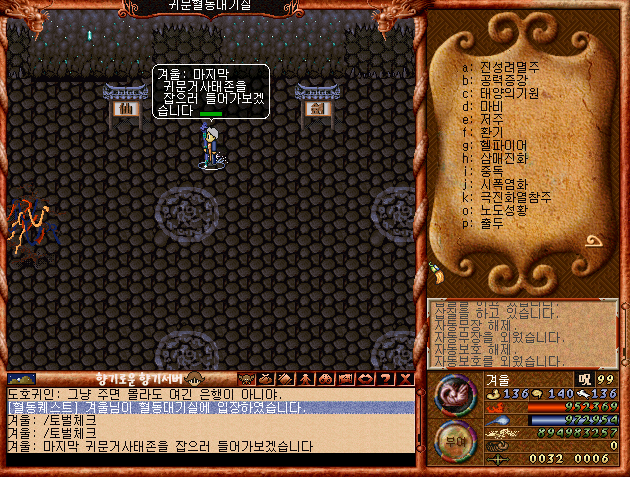Open help with the question mark icon
630x477 pixels.
386,379
